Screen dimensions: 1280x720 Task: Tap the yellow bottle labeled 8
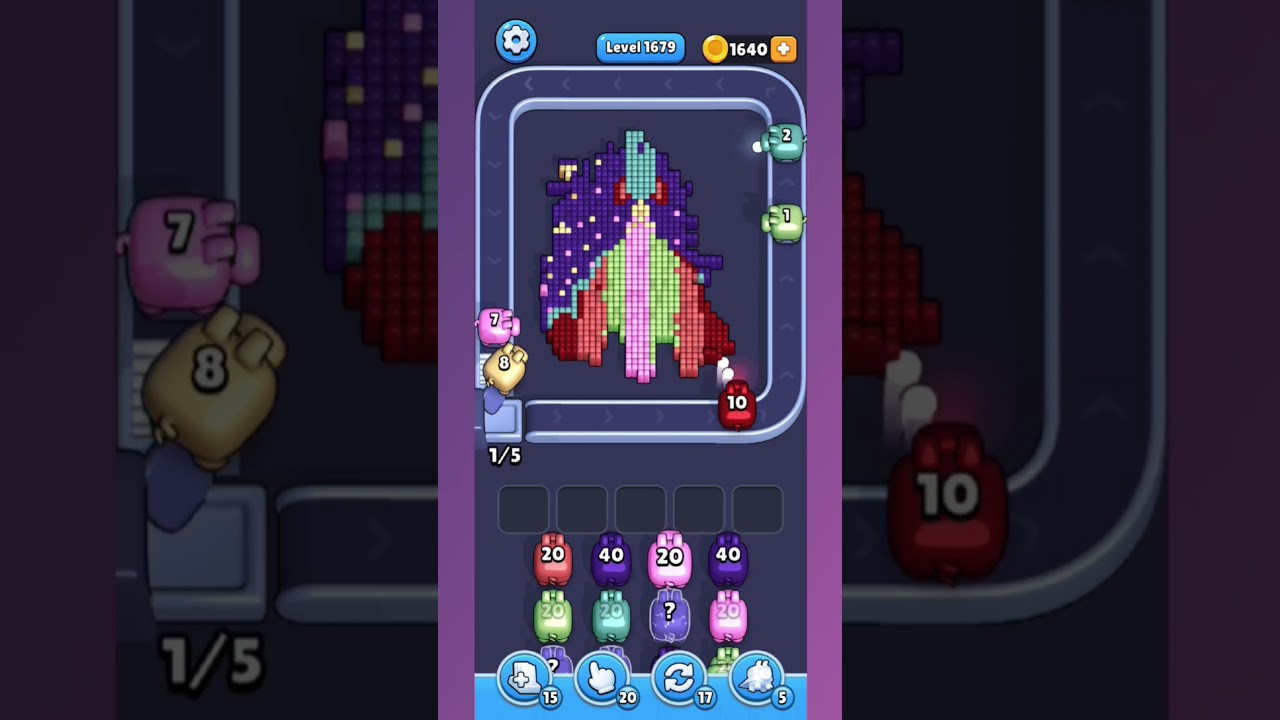click(503, 363)
